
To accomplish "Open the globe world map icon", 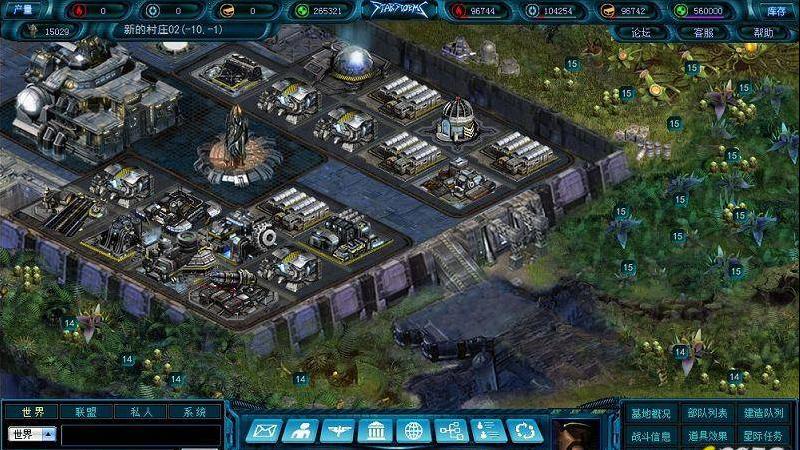I will (413, 431).
